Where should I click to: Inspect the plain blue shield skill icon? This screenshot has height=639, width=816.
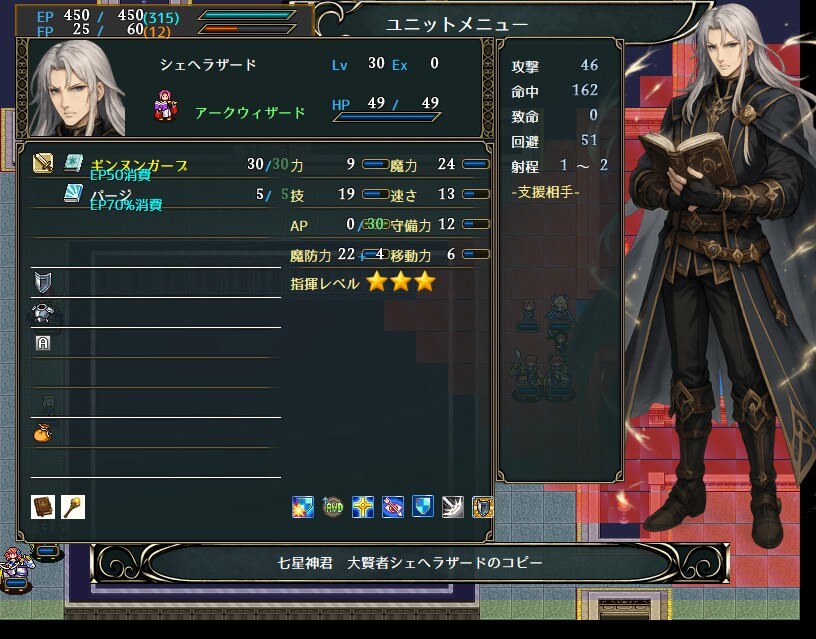pos(423,507)
